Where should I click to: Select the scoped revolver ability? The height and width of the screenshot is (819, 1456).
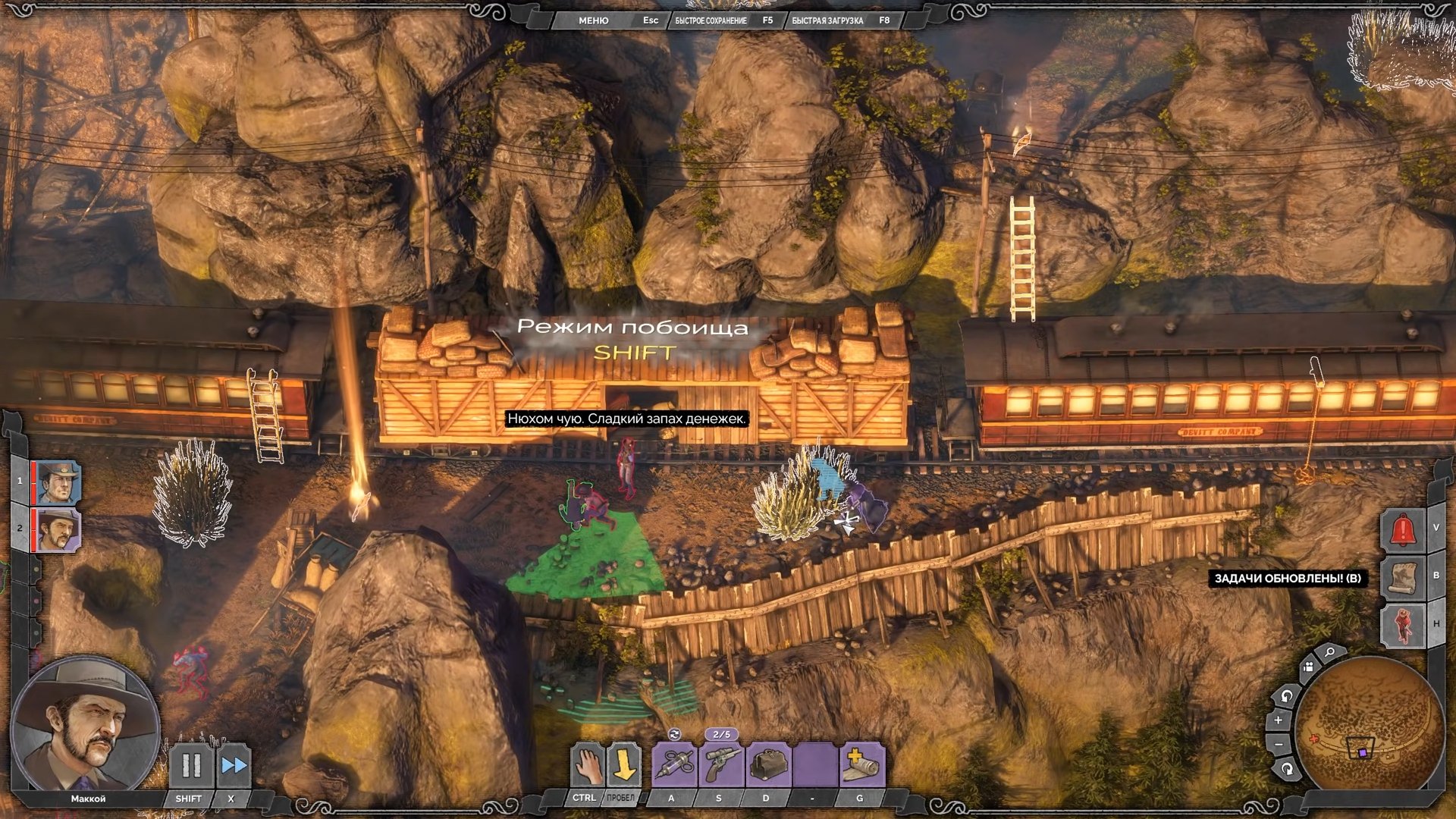pos(720,765)
